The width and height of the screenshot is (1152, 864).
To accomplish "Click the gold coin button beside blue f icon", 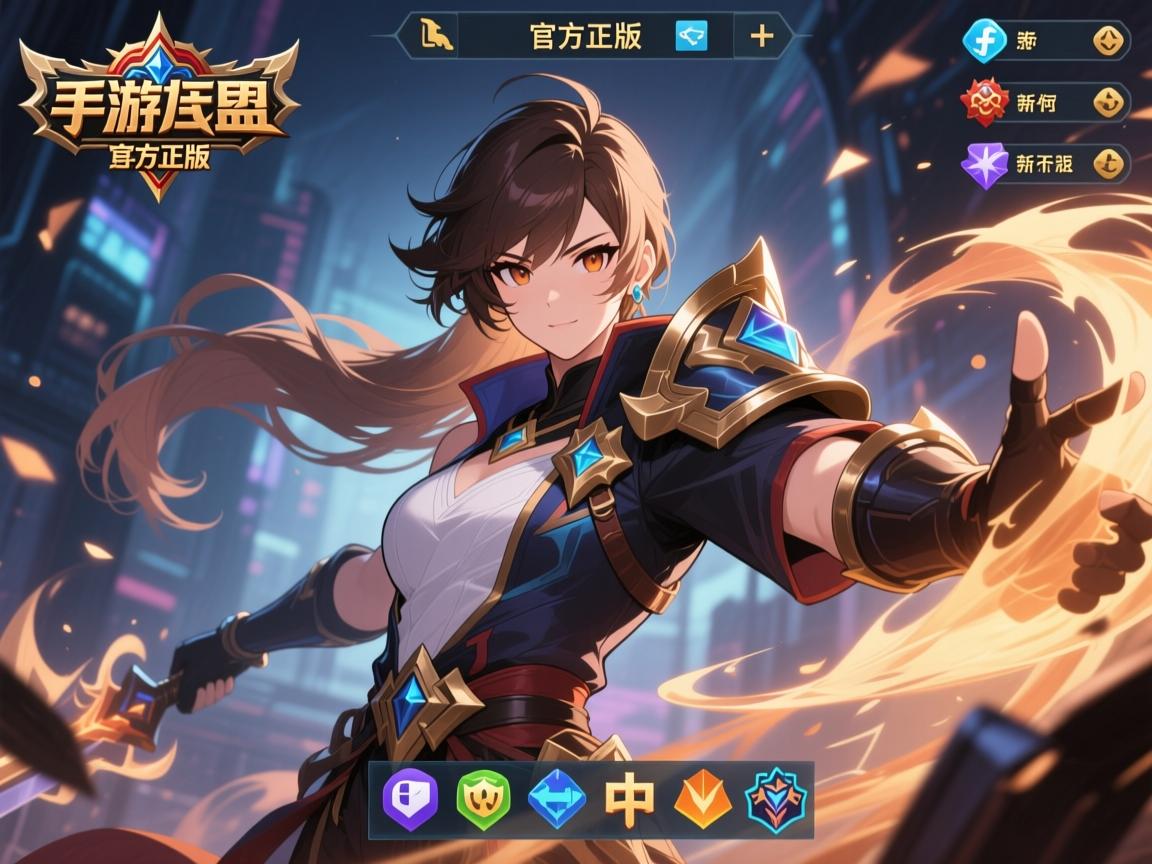I will [x=1108, y=41].
